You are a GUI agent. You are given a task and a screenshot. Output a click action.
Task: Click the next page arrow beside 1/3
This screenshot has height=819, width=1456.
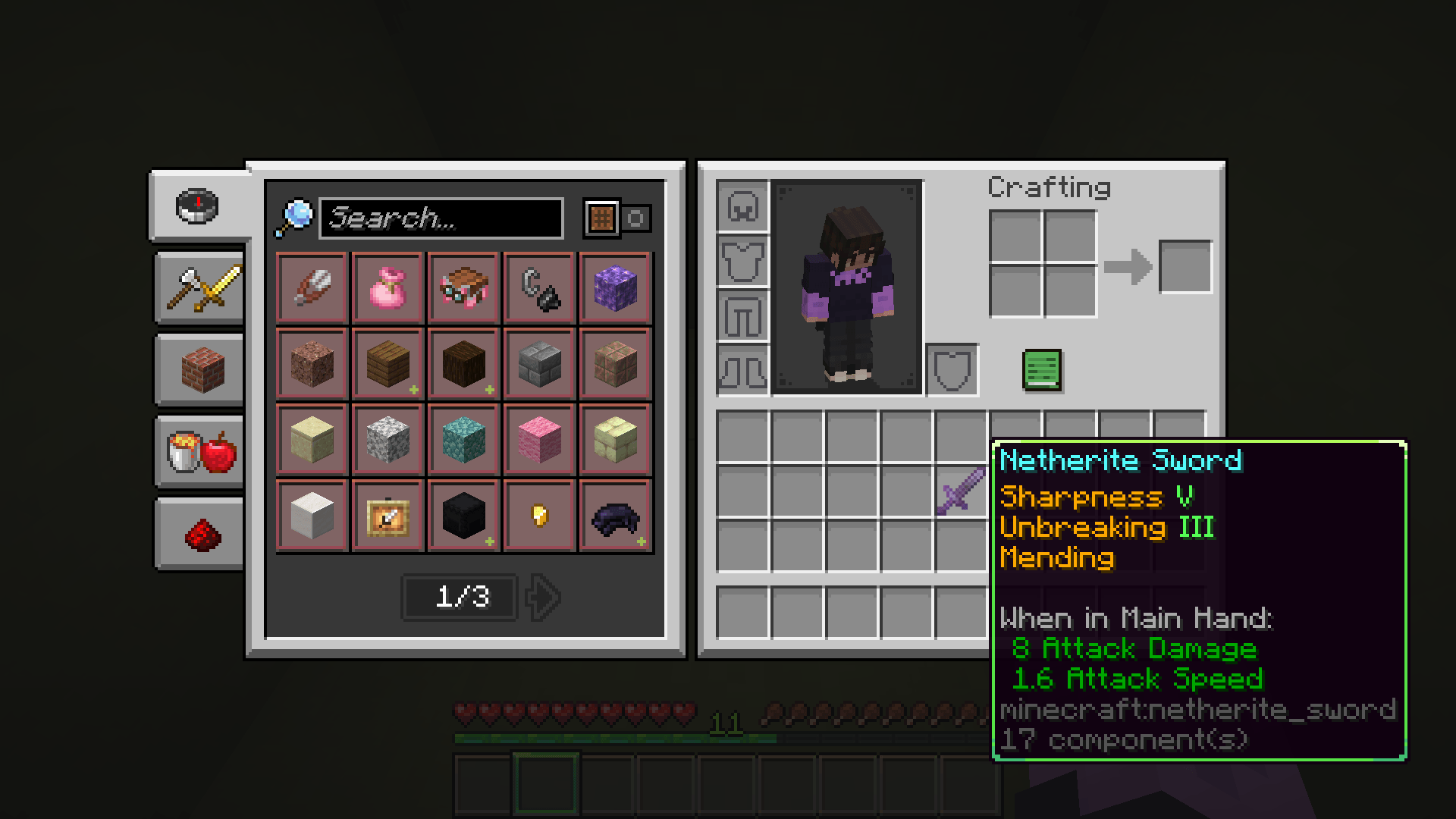[x=543, y=597]
